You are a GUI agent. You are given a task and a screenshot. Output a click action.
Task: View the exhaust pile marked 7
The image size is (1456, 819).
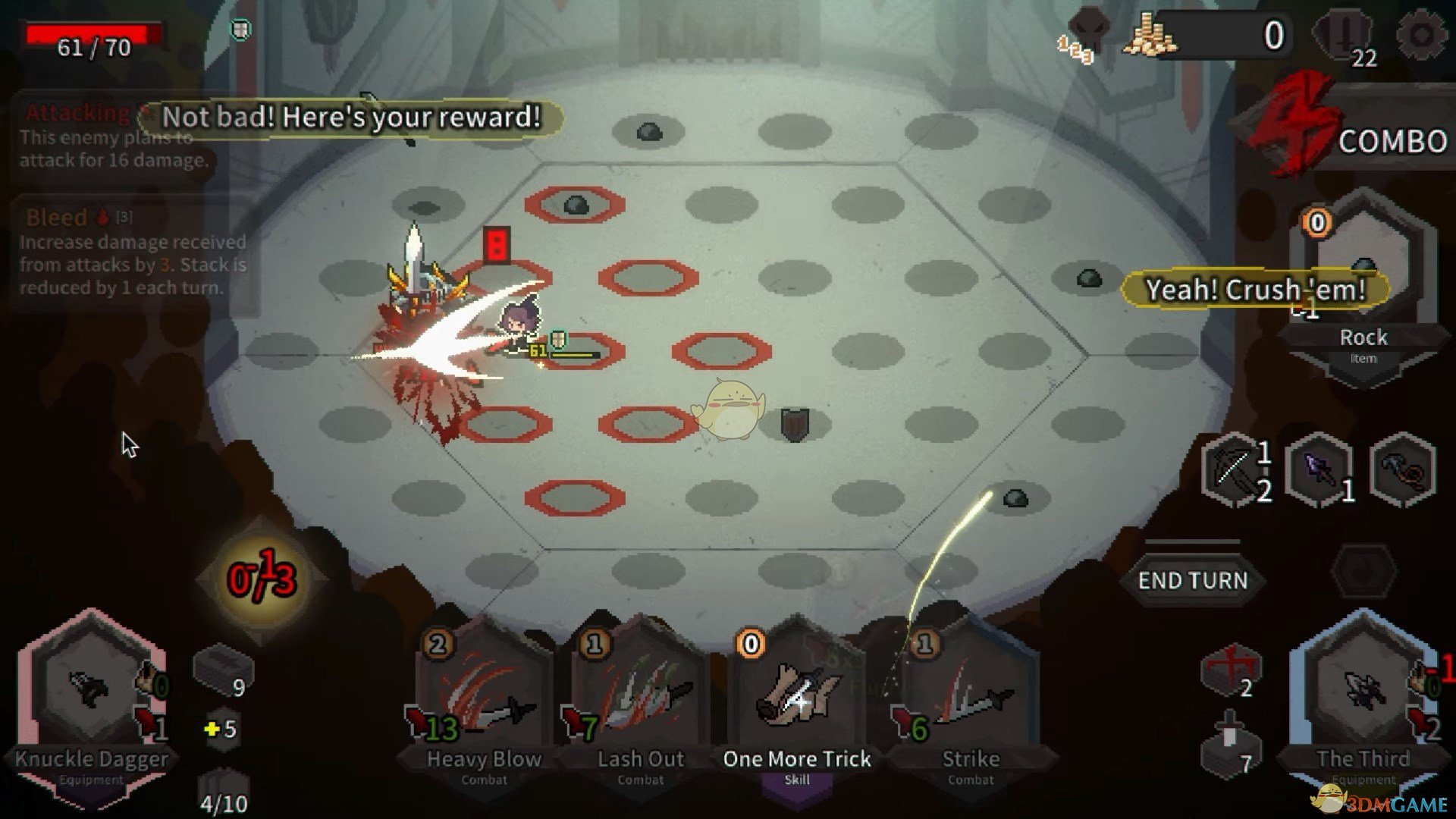[x=1232, y=745]
